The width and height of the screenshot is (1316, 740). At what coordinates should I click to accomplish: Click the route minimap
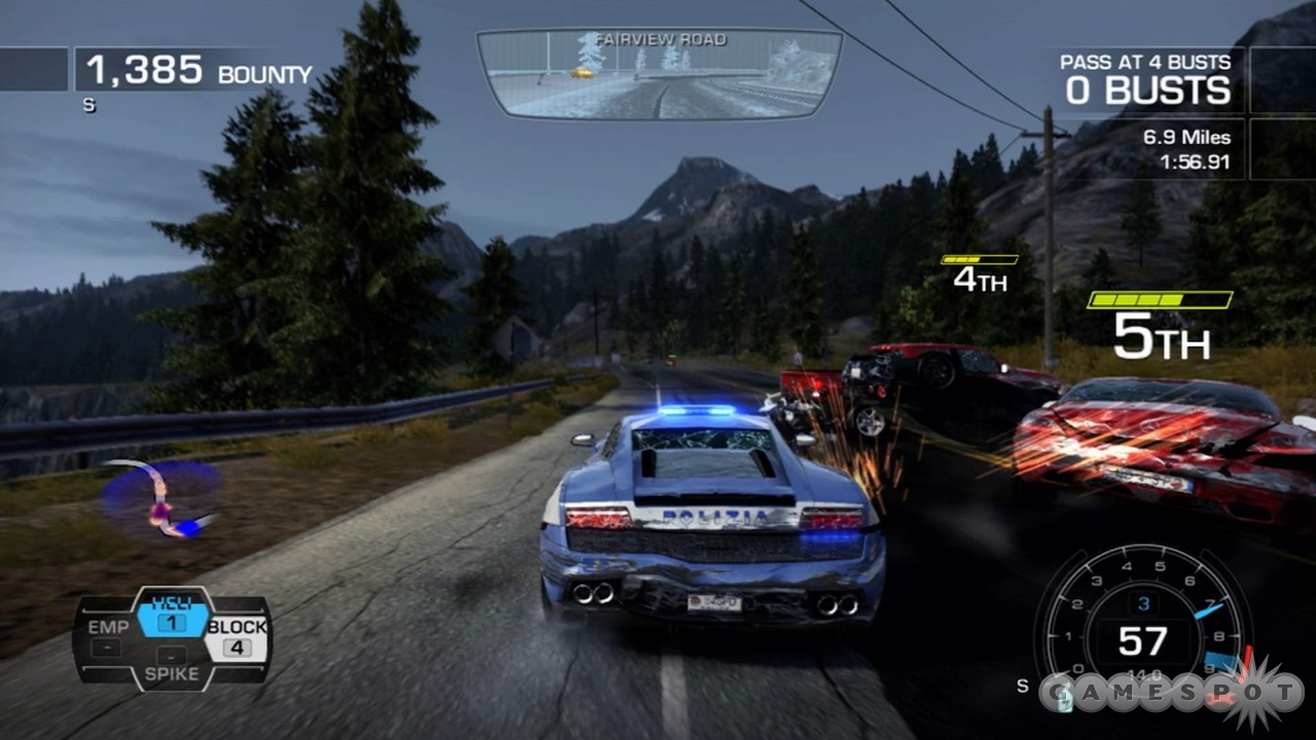161,498
